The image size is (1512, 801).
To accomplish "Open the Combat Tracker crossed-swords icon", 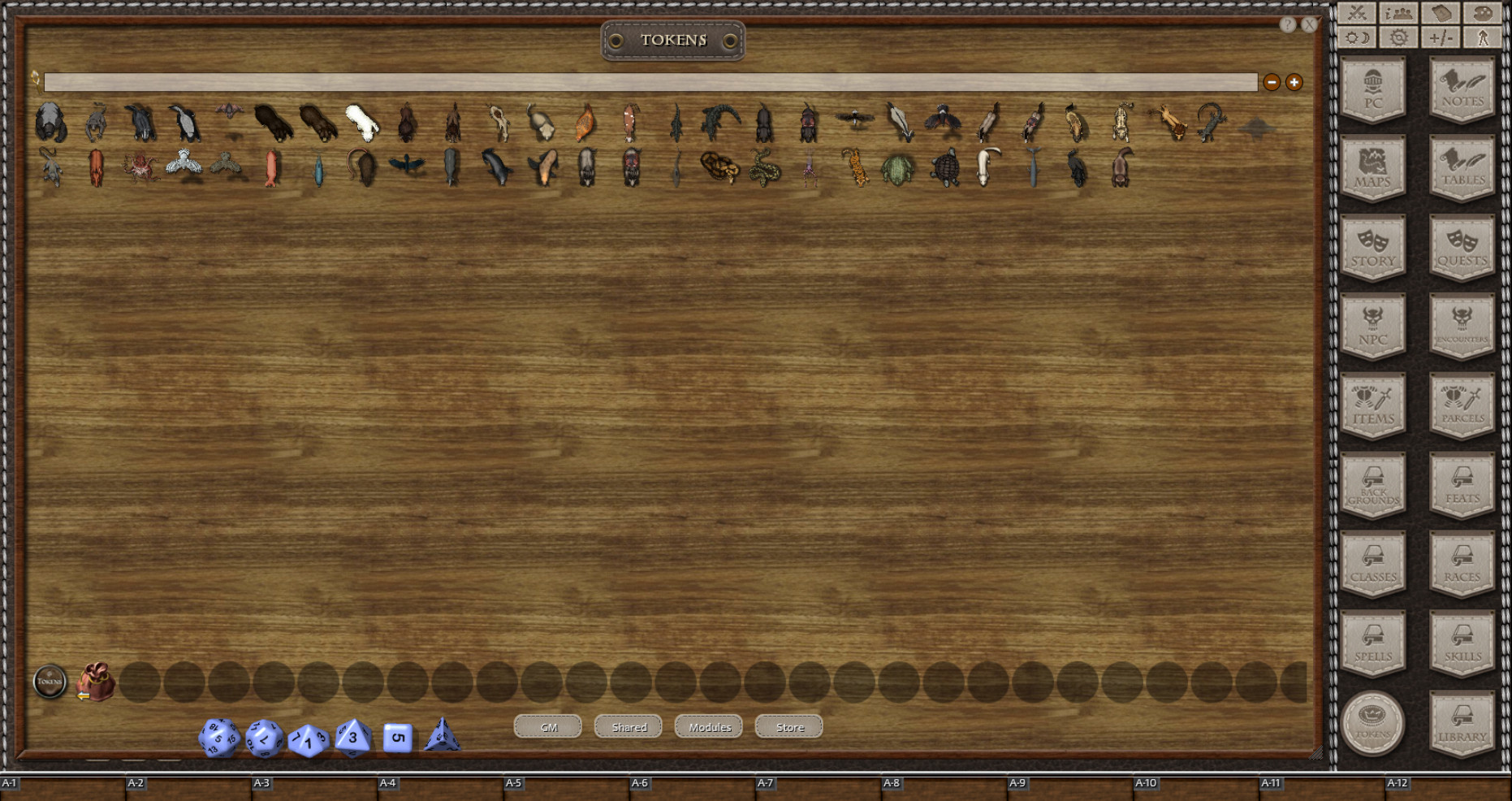I will pos(1357,13).
